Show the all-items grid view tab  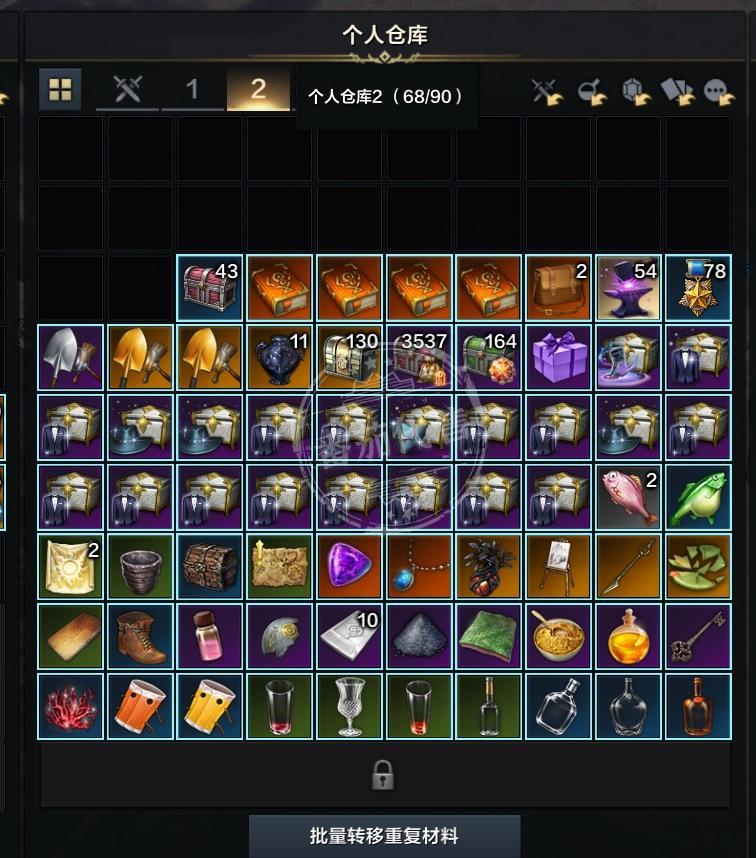click(61, 90)
